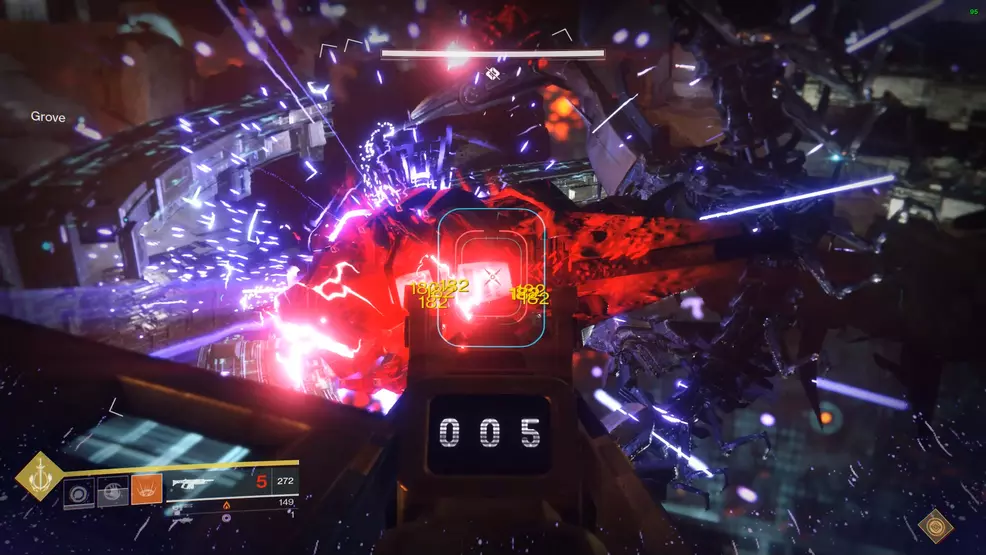The height and width of the screenshot is (555, 986).
Task: Use the orange class ability icon
Action: 146,491
